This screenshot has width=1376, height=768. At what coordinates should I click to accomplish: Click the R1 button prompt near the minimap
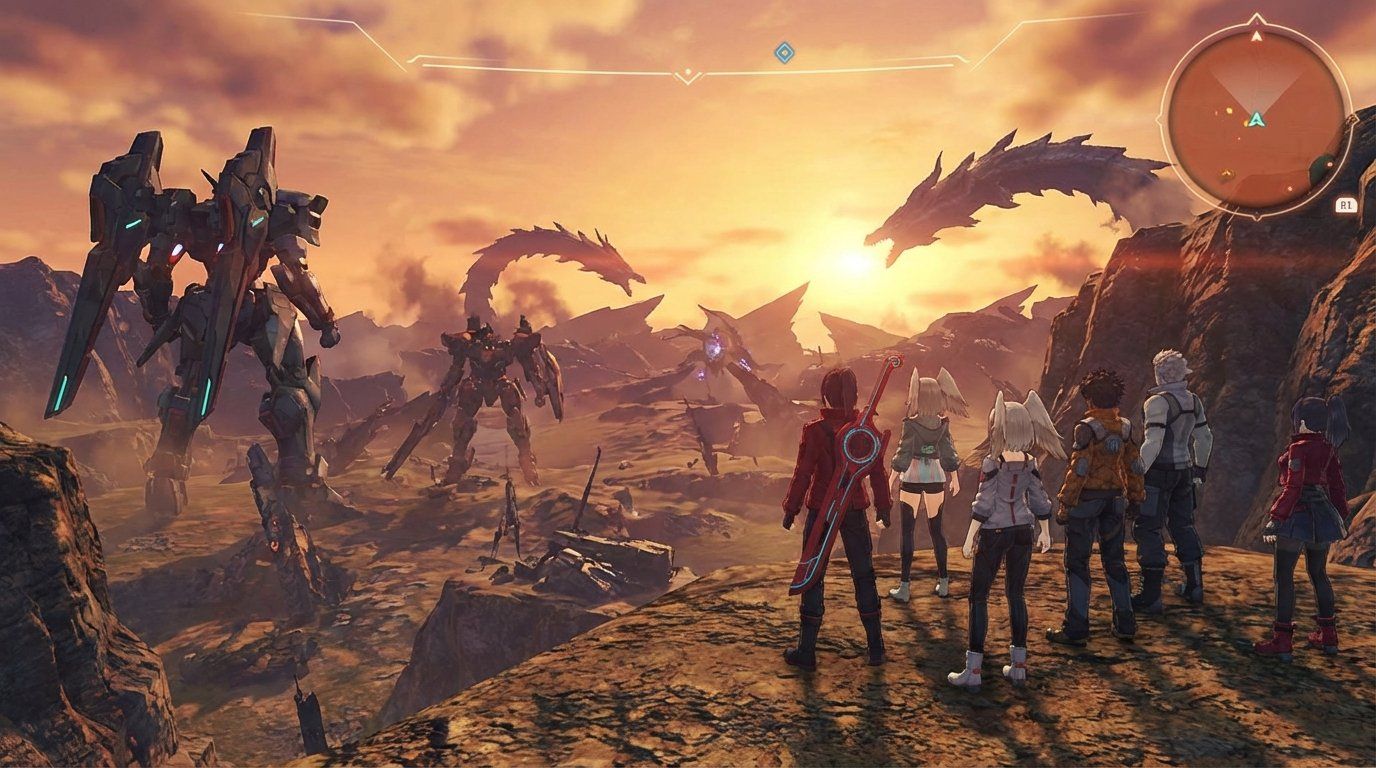click(x=1346, y=204)
